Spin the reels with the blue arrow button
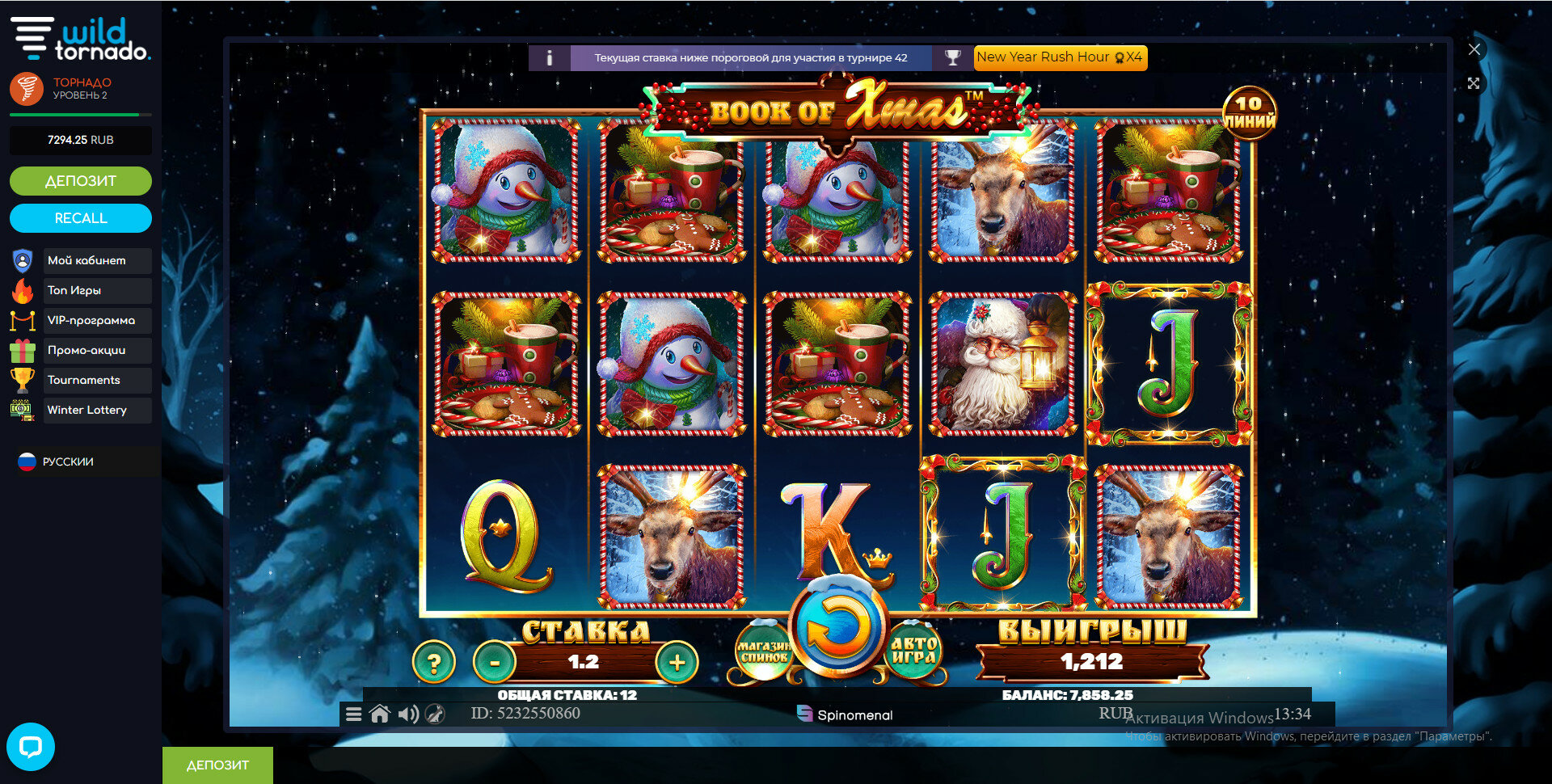This screenshot has width=1552, height=784. [x=838, y=628]
